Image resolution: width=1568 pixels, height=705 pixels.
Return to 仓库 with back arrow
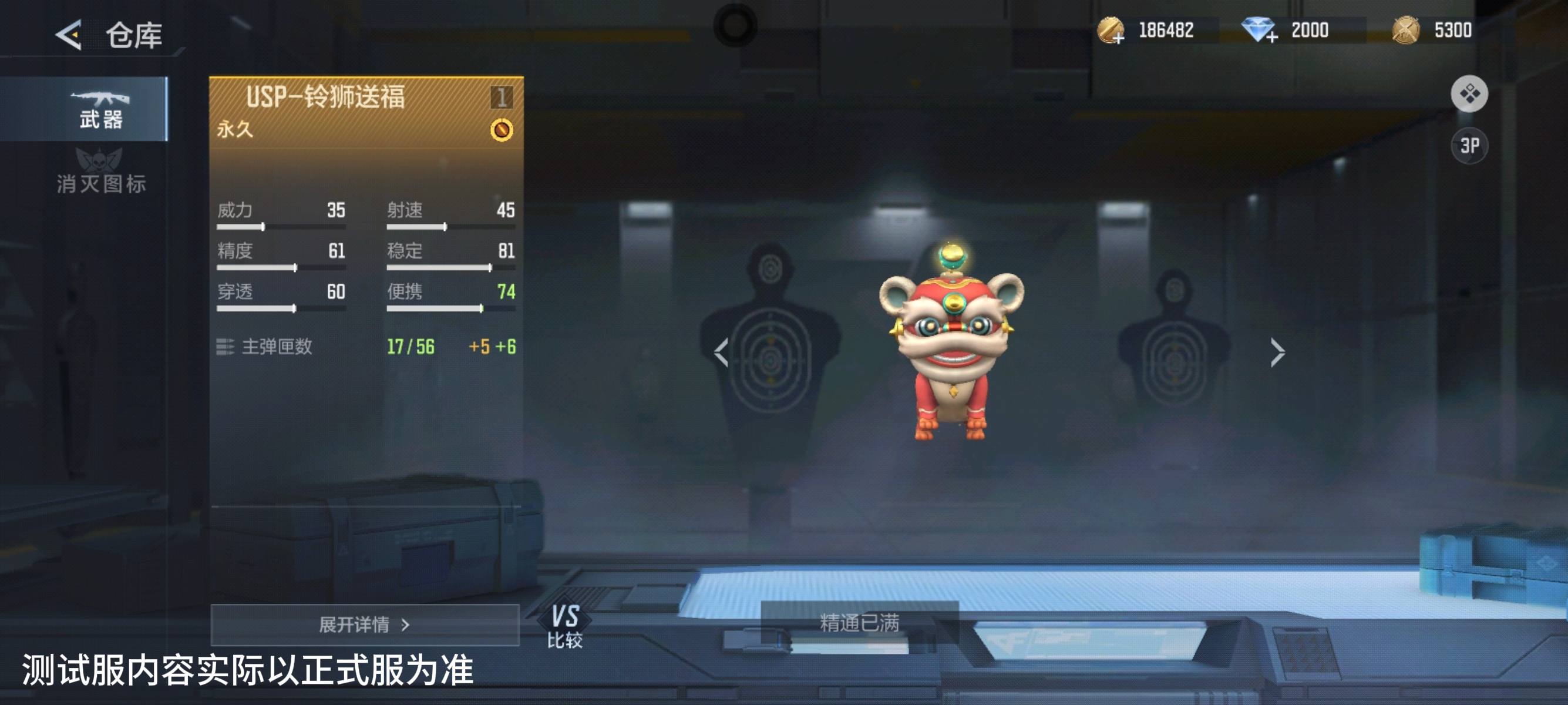pos(69,35)
